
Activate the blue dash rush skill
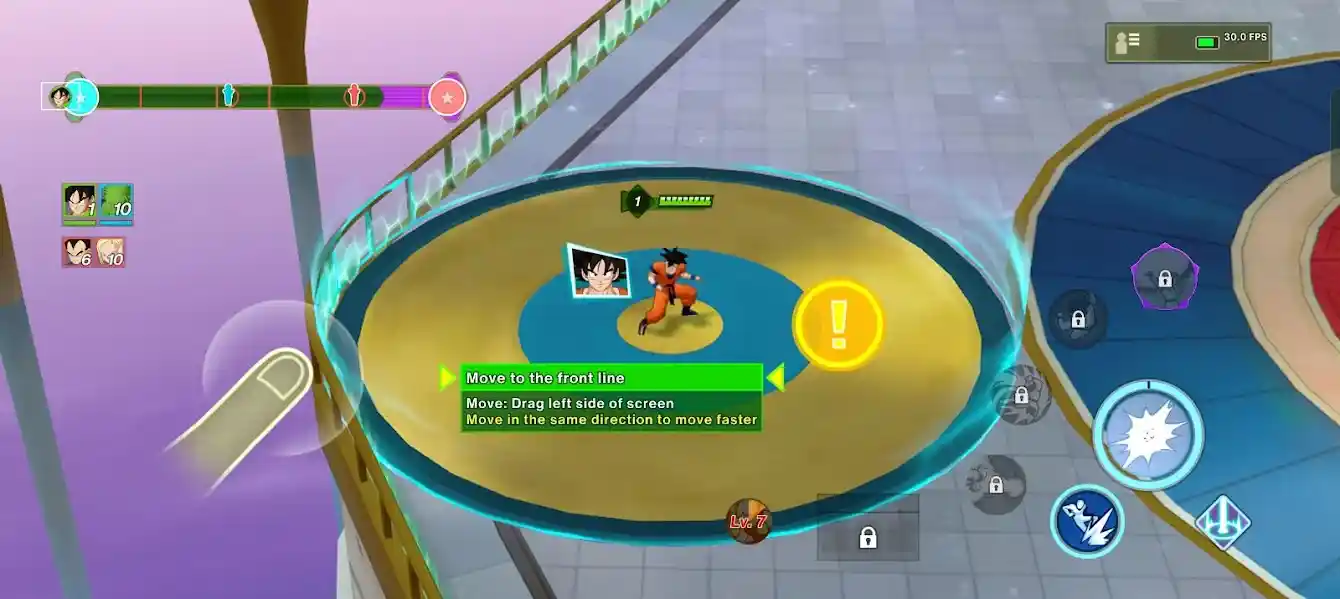coord(1087,521)
